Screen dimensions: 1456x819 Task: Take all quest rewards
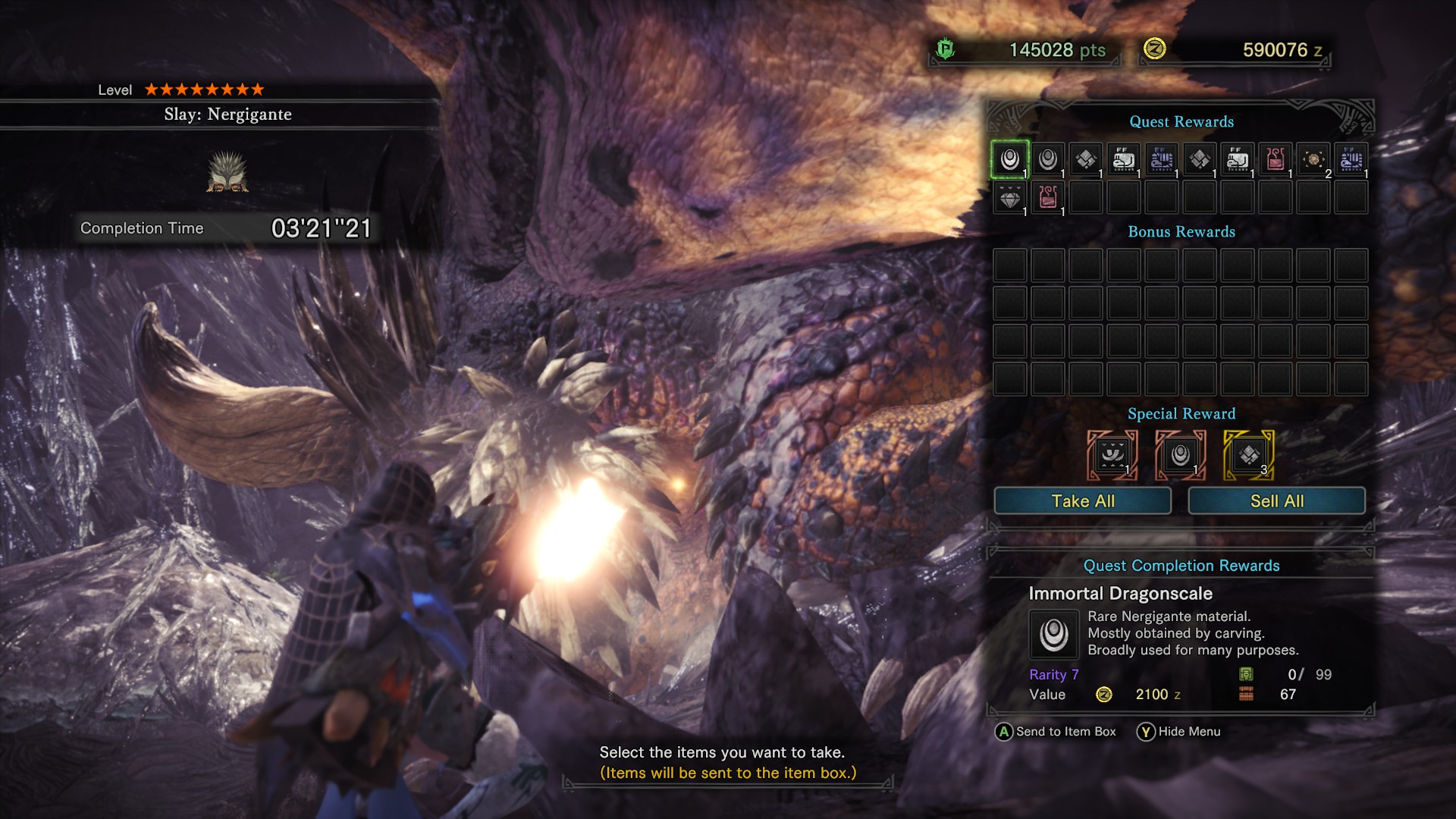[x=1082, y=501]
